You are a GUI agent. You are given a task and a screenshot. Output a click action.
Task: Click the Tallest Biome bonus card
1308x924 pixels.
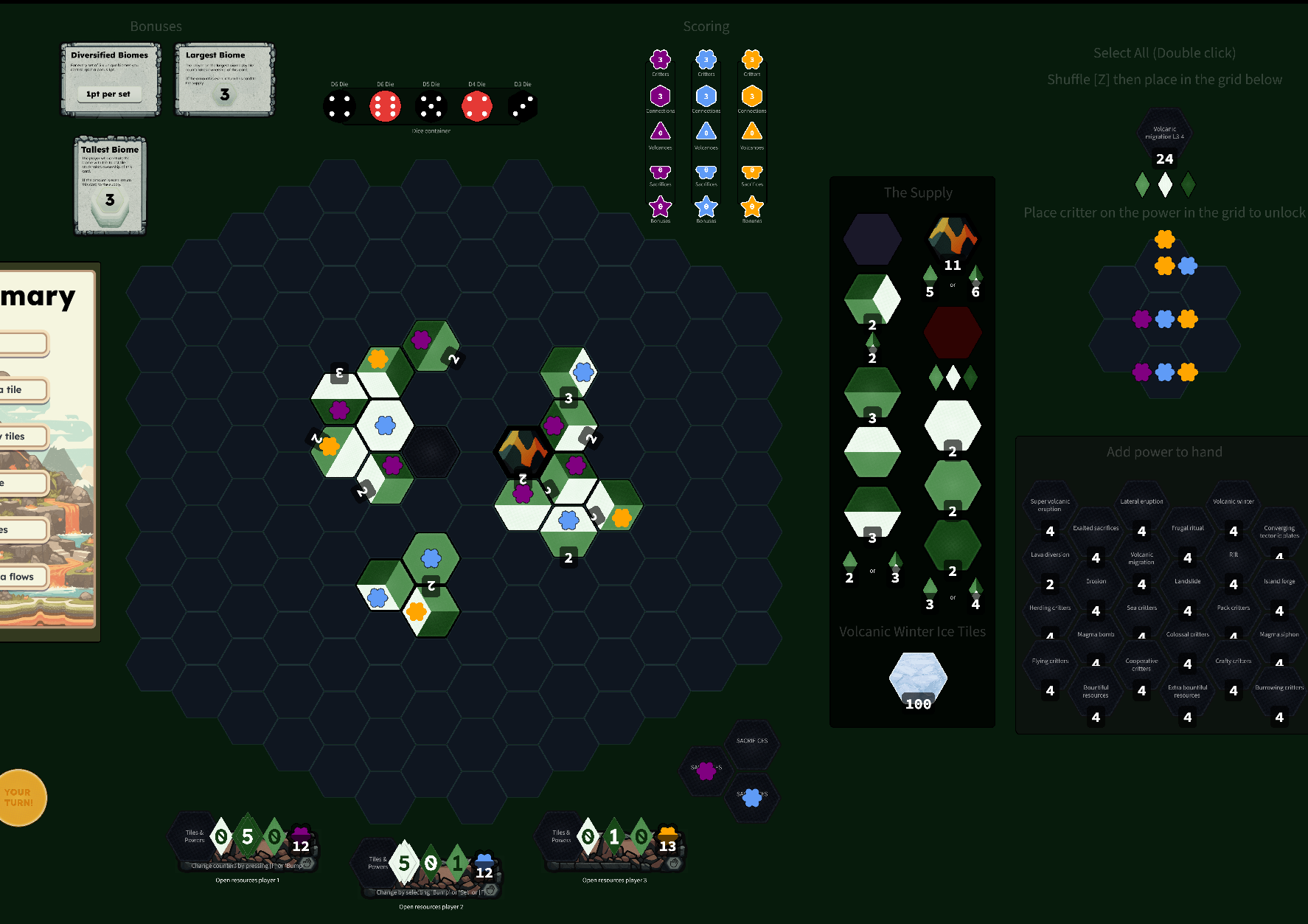click(109, 185)
